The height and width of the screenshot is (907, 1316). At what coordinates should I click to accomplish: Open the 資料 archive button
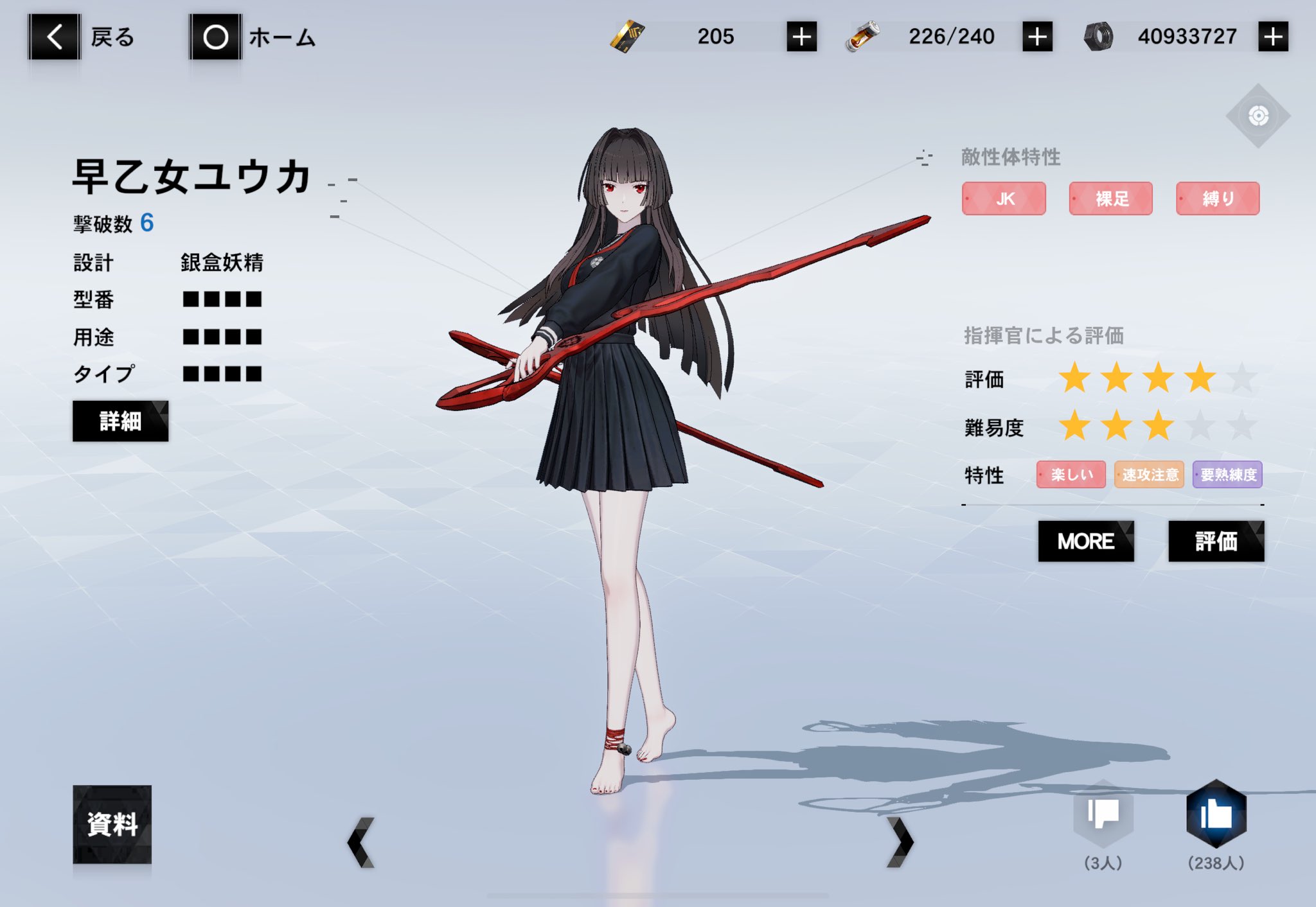click(x=112, y=824)
